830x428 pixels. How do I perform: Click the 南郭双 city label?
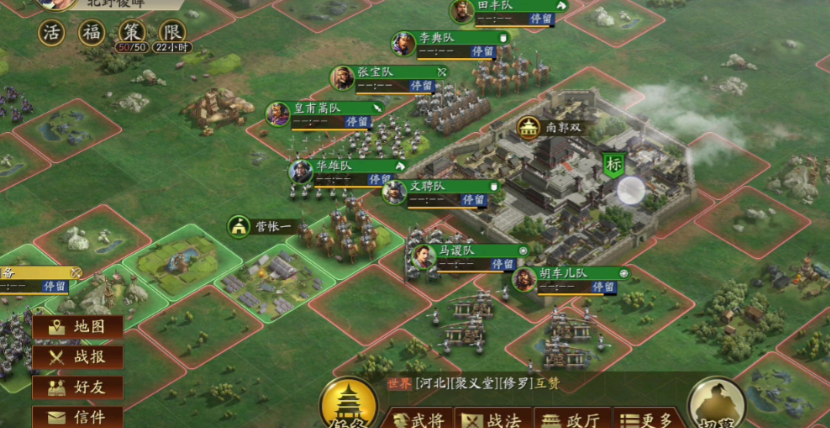tap(556, 128)
